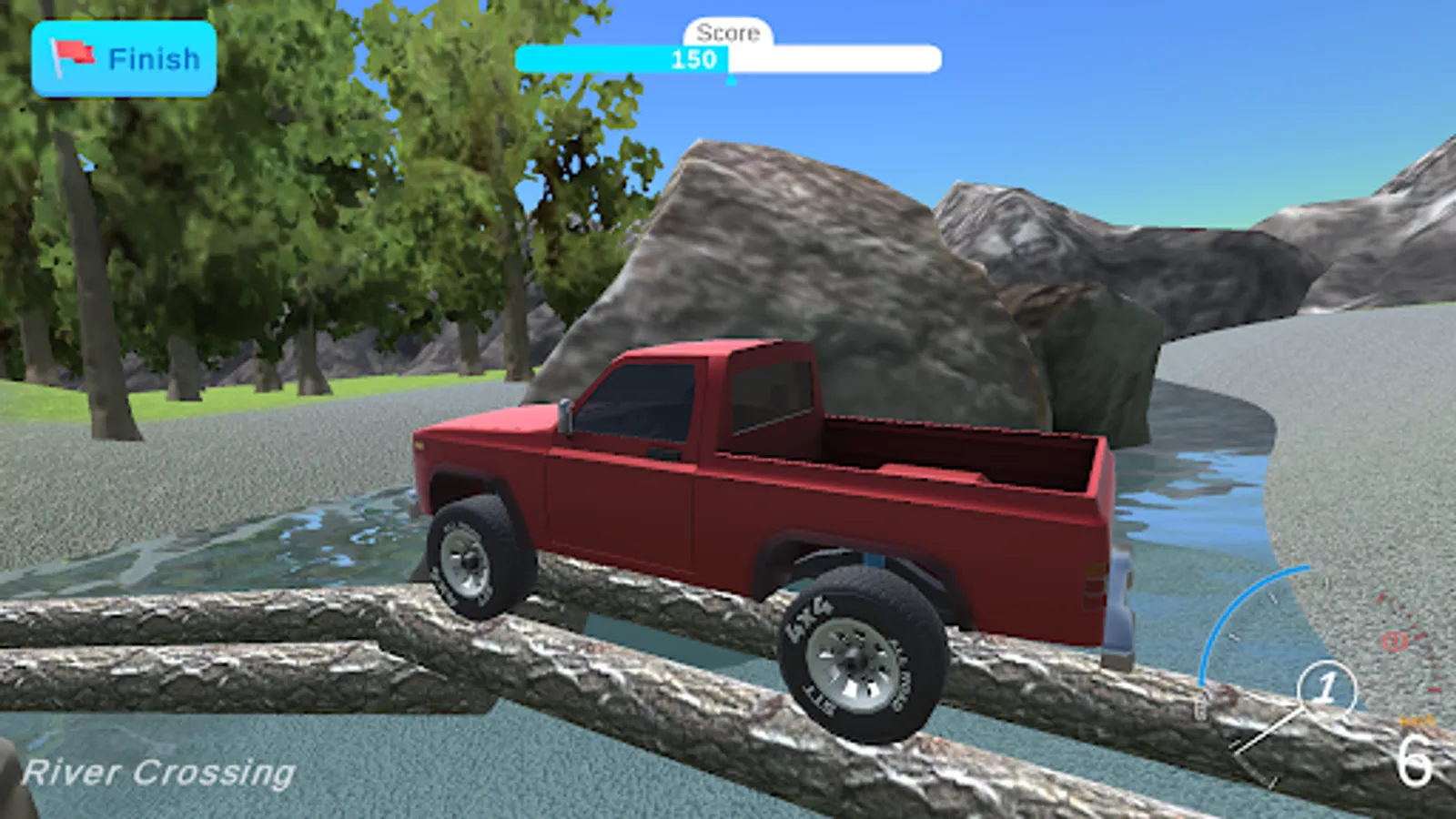This screenshot has height=819, width=1456.
Task: Click the Score label tab
Action: (727, 35)
